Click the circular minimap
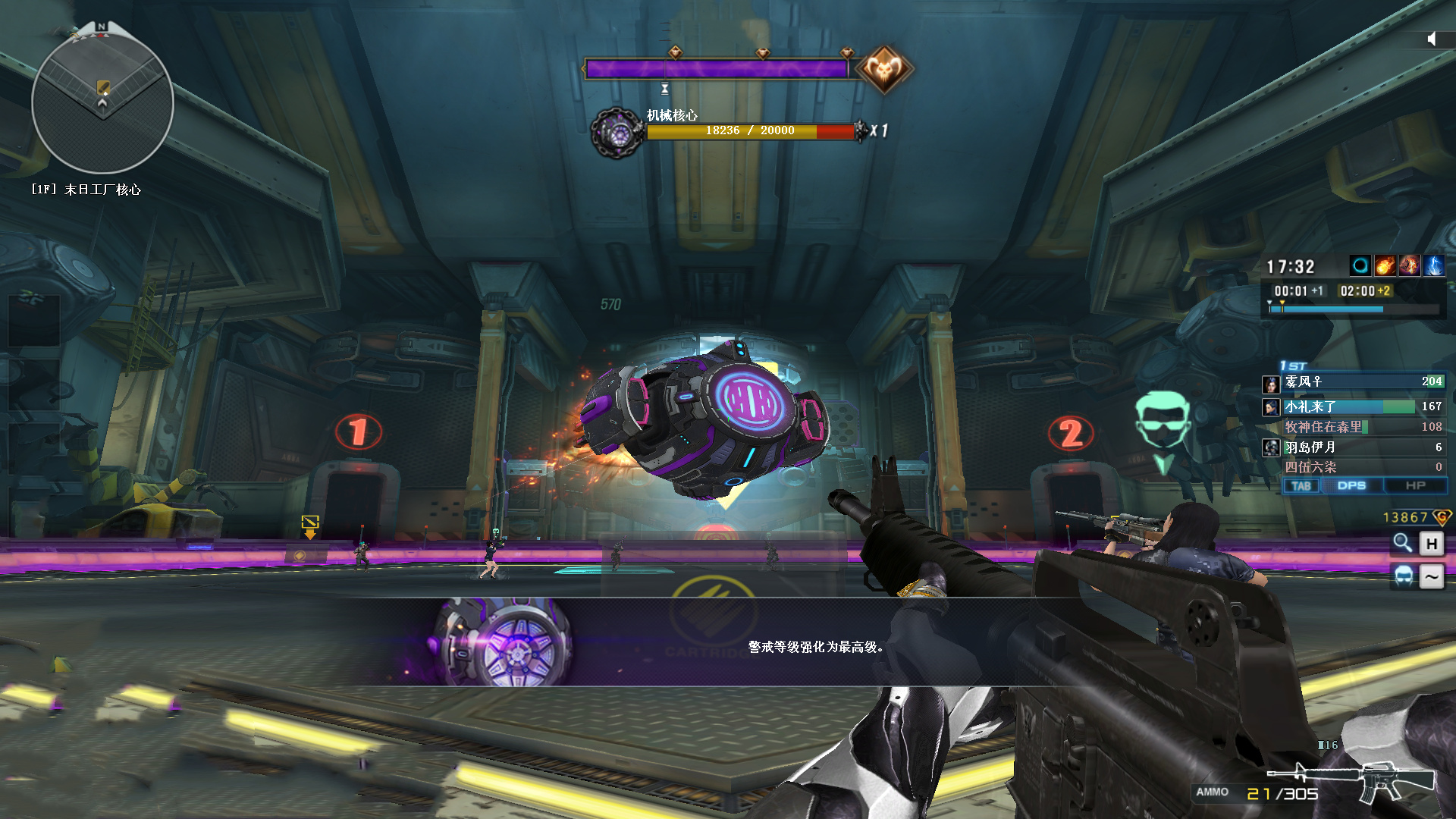Viewport: 1456px width, 819px height. tap(102, 102)
